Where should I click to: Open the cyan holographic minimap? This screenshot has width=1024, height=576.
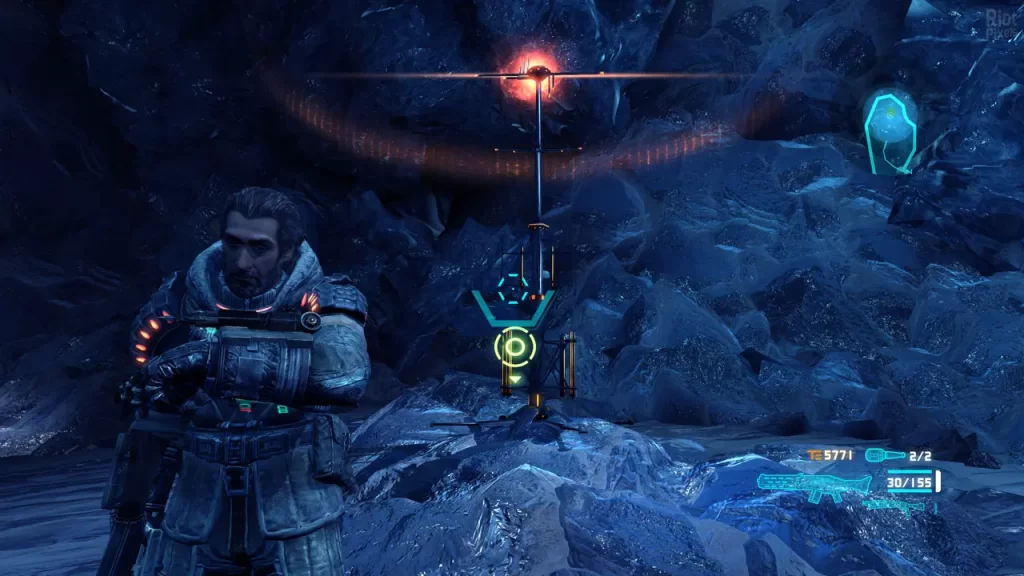pos(889,131)
